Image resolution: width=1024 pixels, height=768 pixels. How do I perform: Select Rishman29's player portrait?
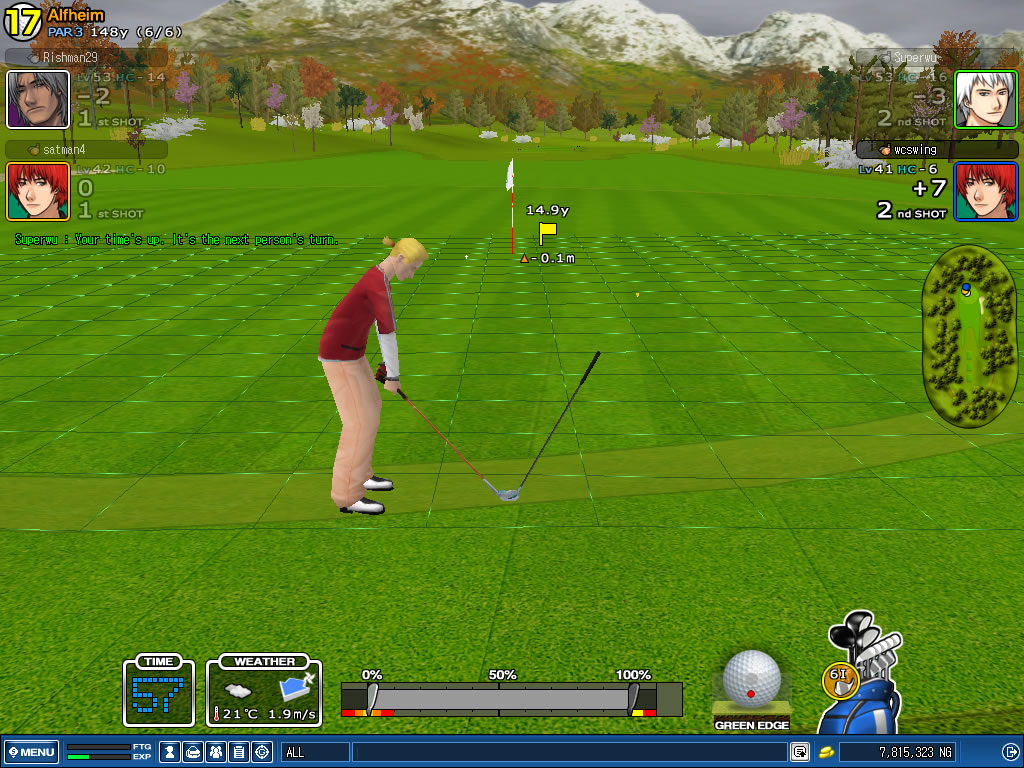tap(38, 99)
